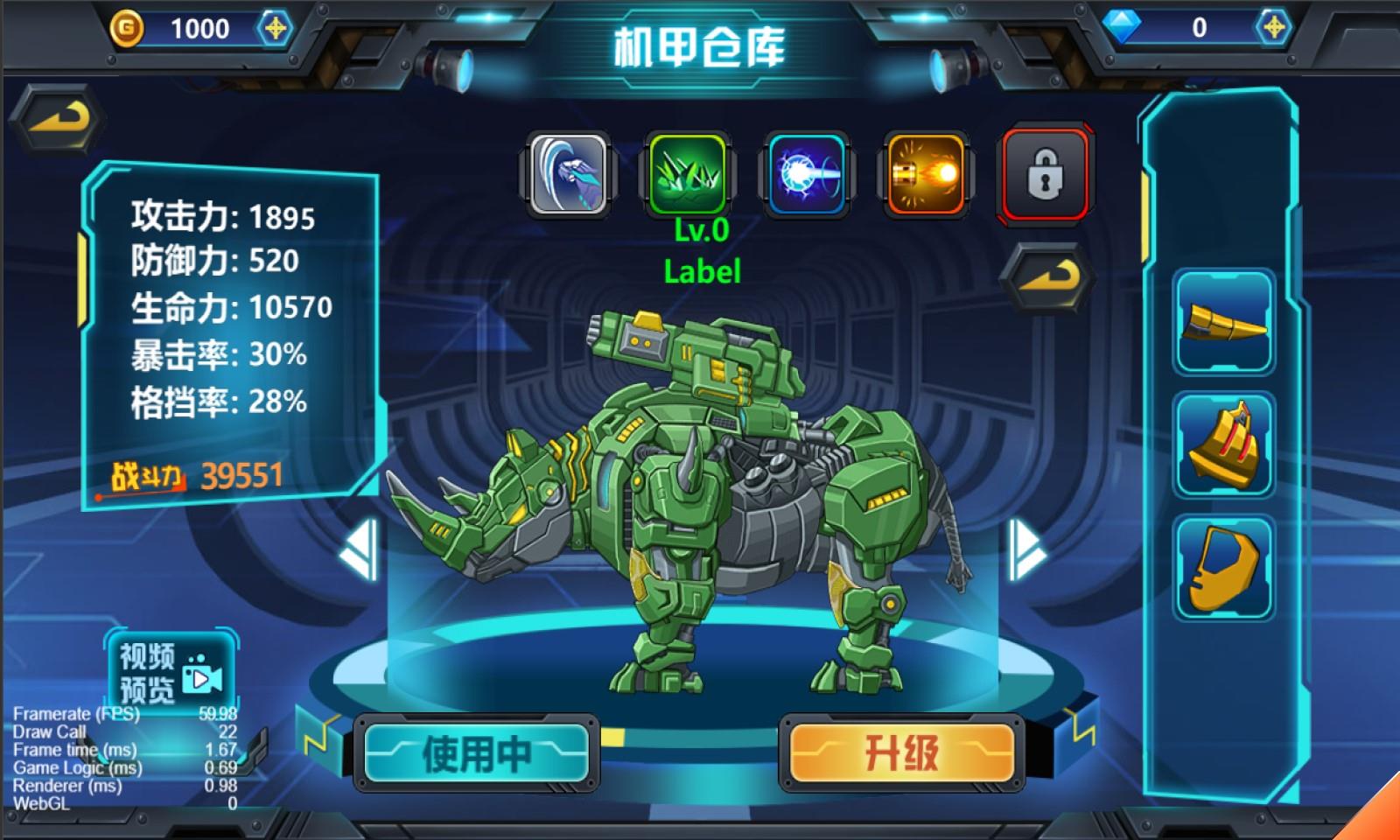This screenshot has height=840, width=1400.
Task: Open the blue laser beam skill
Action: tap(807, 172)
